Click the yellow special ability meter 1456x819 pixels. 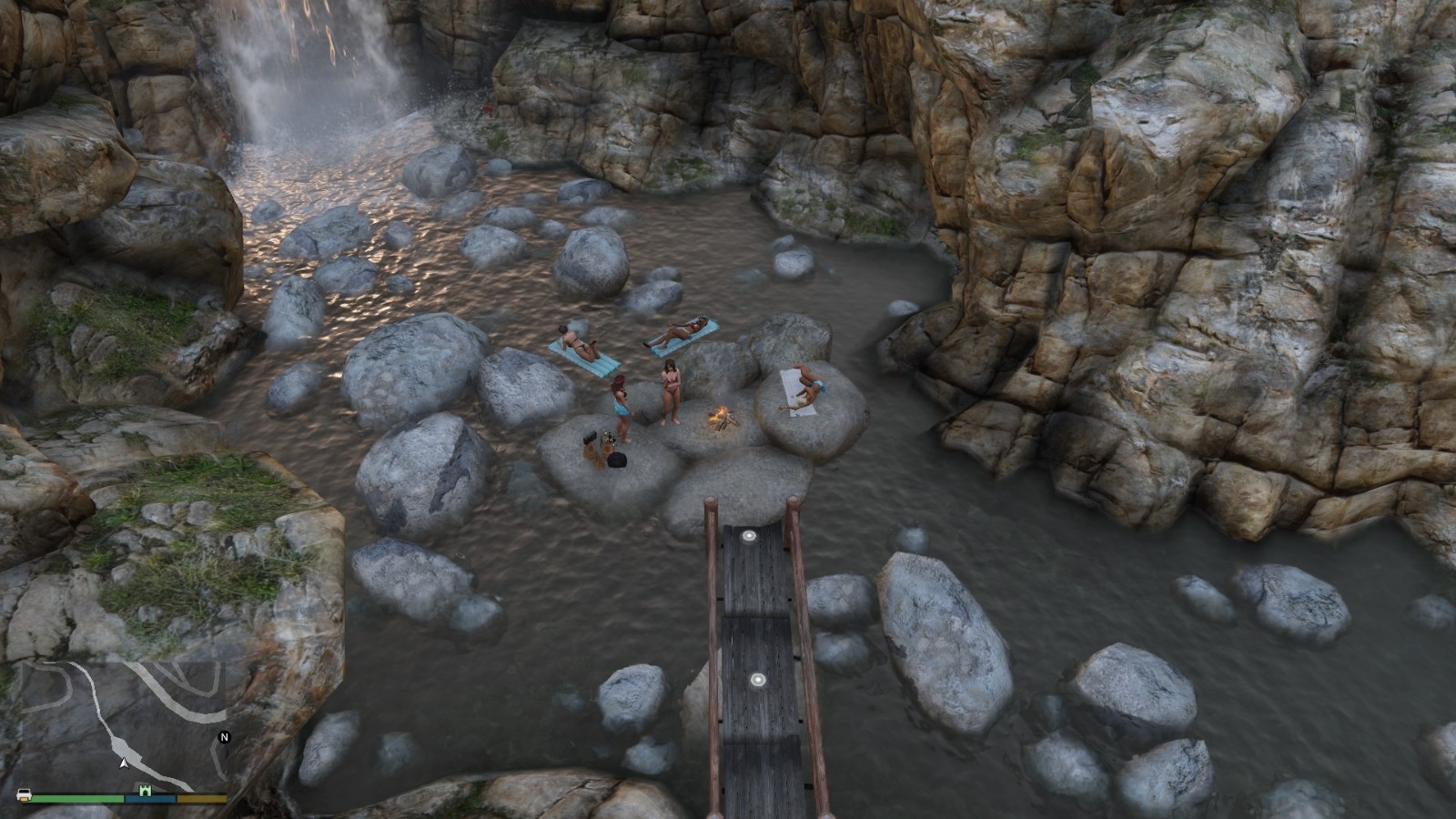(x=201, y=799)
